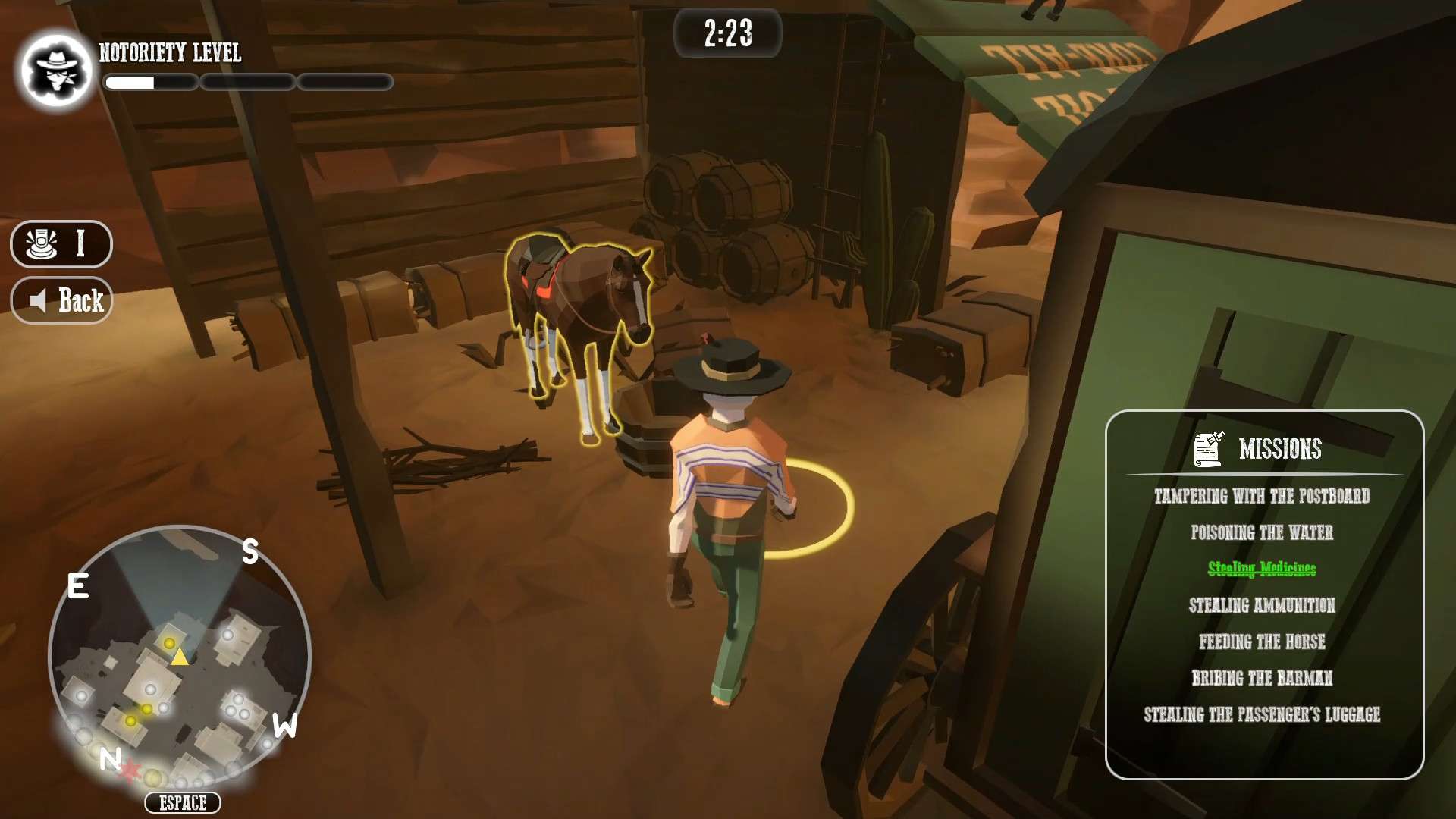Click the yellow triangle player marker

[179, 656]
